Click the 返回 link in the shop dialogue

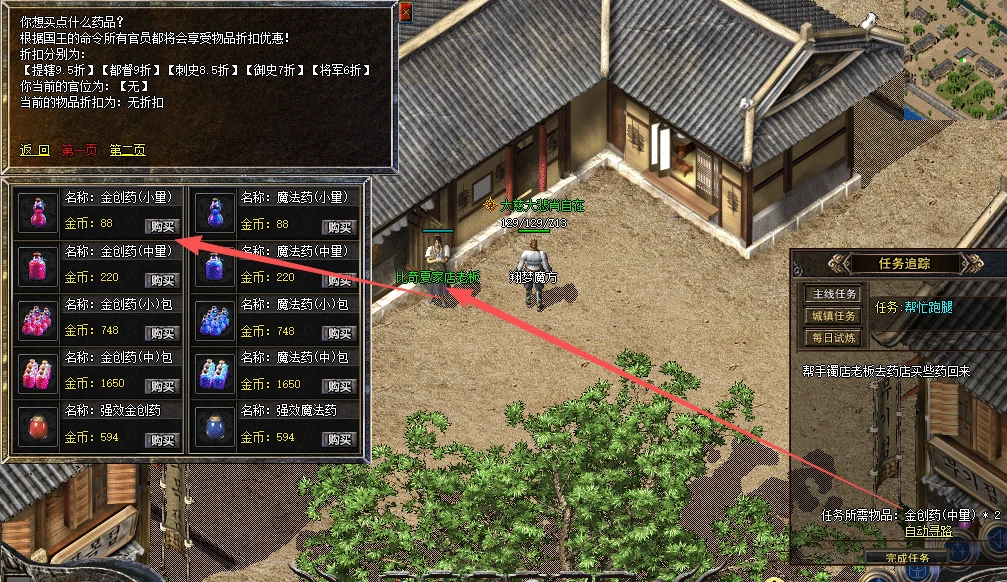[x=35, y=150]
